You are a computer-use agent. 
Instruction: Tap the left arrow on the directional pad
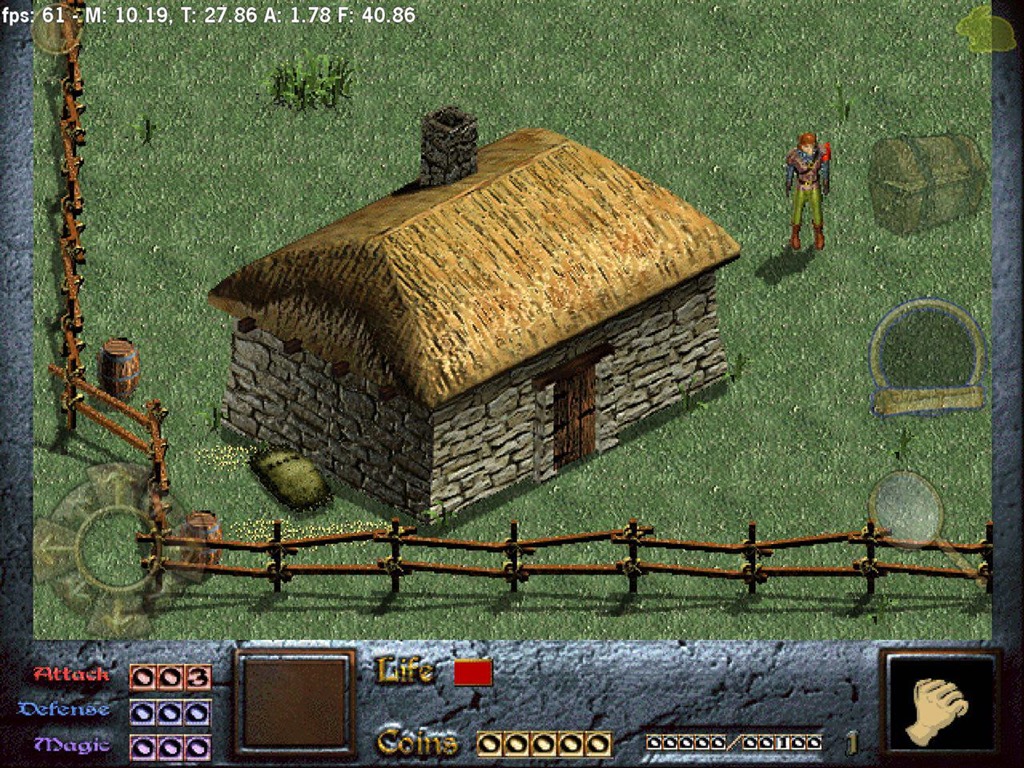[48, 548]
